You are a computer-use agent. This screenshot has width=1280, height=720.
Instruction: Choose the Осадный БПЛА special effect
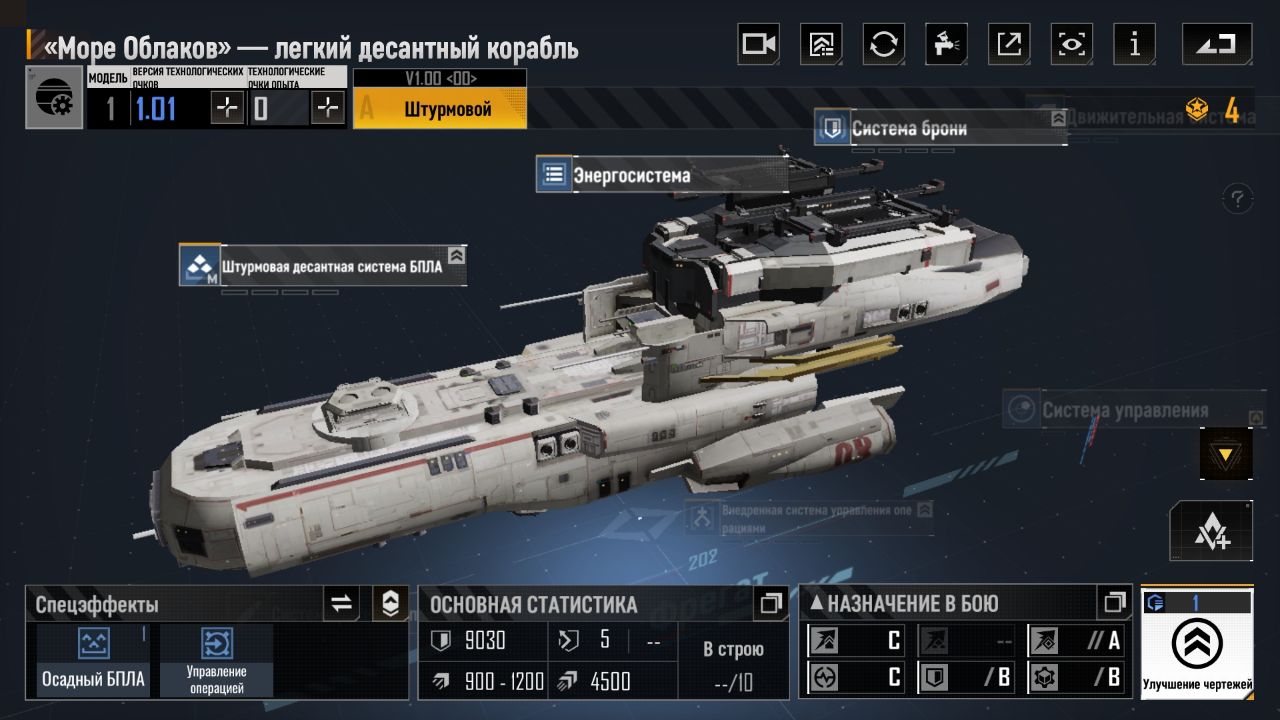point(93,661)
